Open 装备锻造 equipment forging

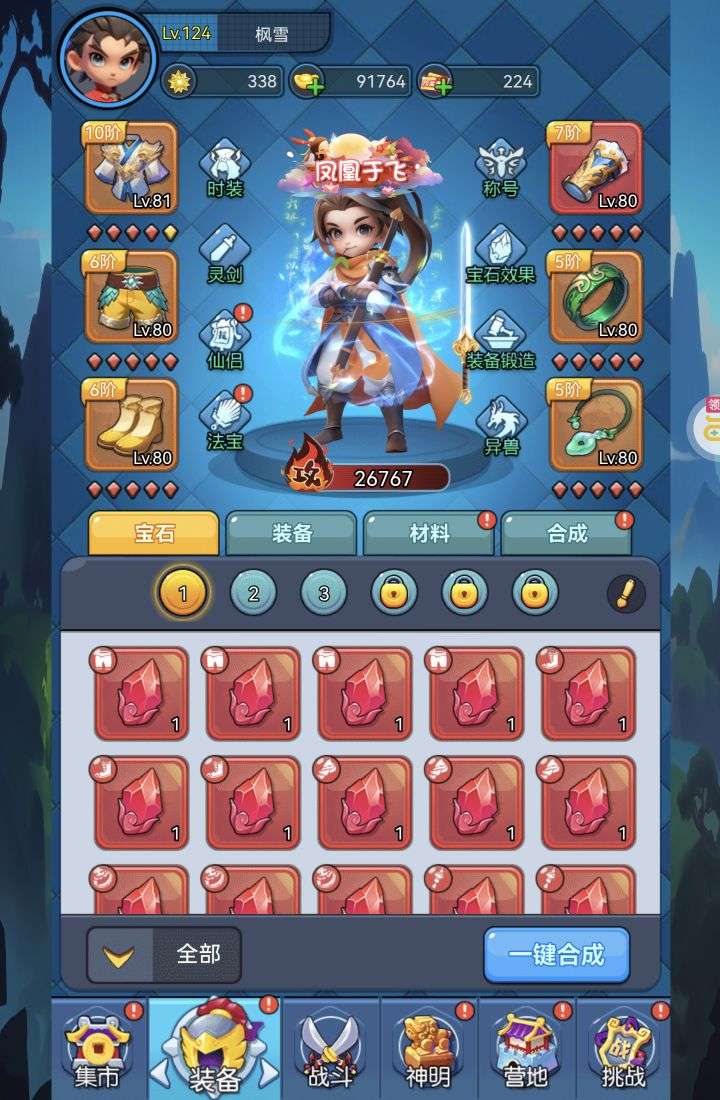click(500, 340)
